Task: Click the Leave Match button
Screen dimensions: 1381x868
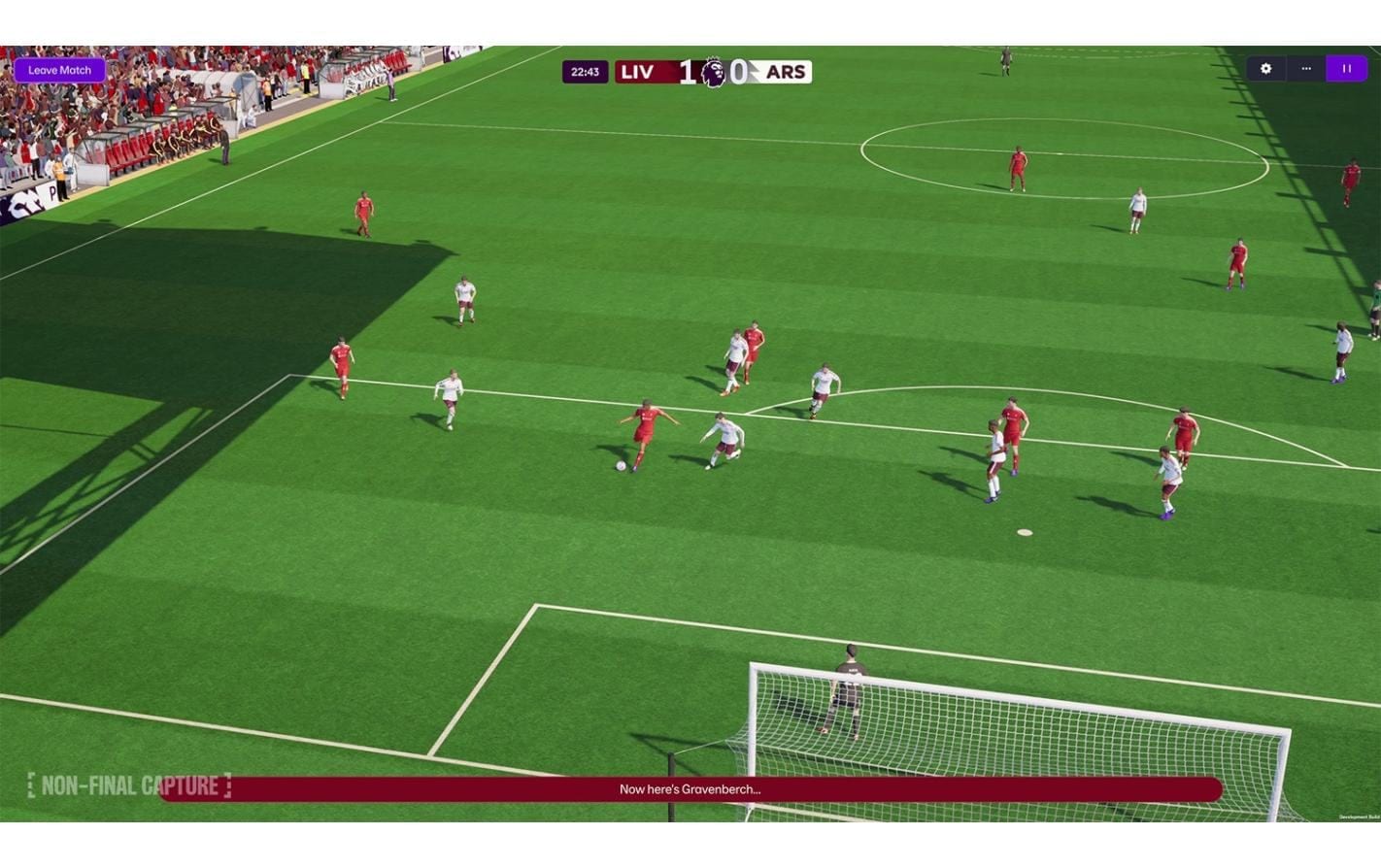Action: pyautogui.click(x=60, y=70)
